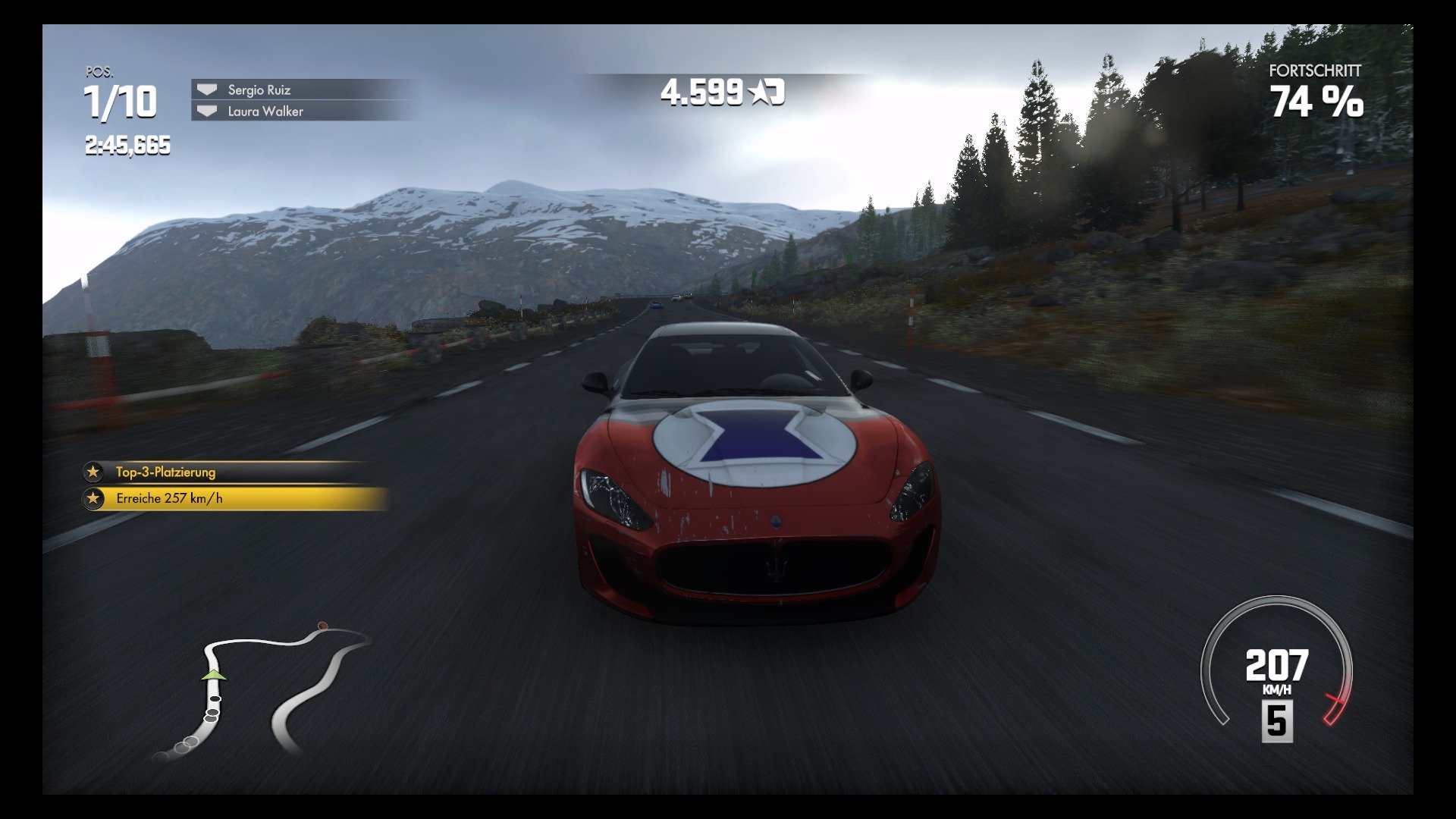Select the star icon on Top-3-Platzierung objective
This screenshot has height=819, width=1456.
[93, 472]
